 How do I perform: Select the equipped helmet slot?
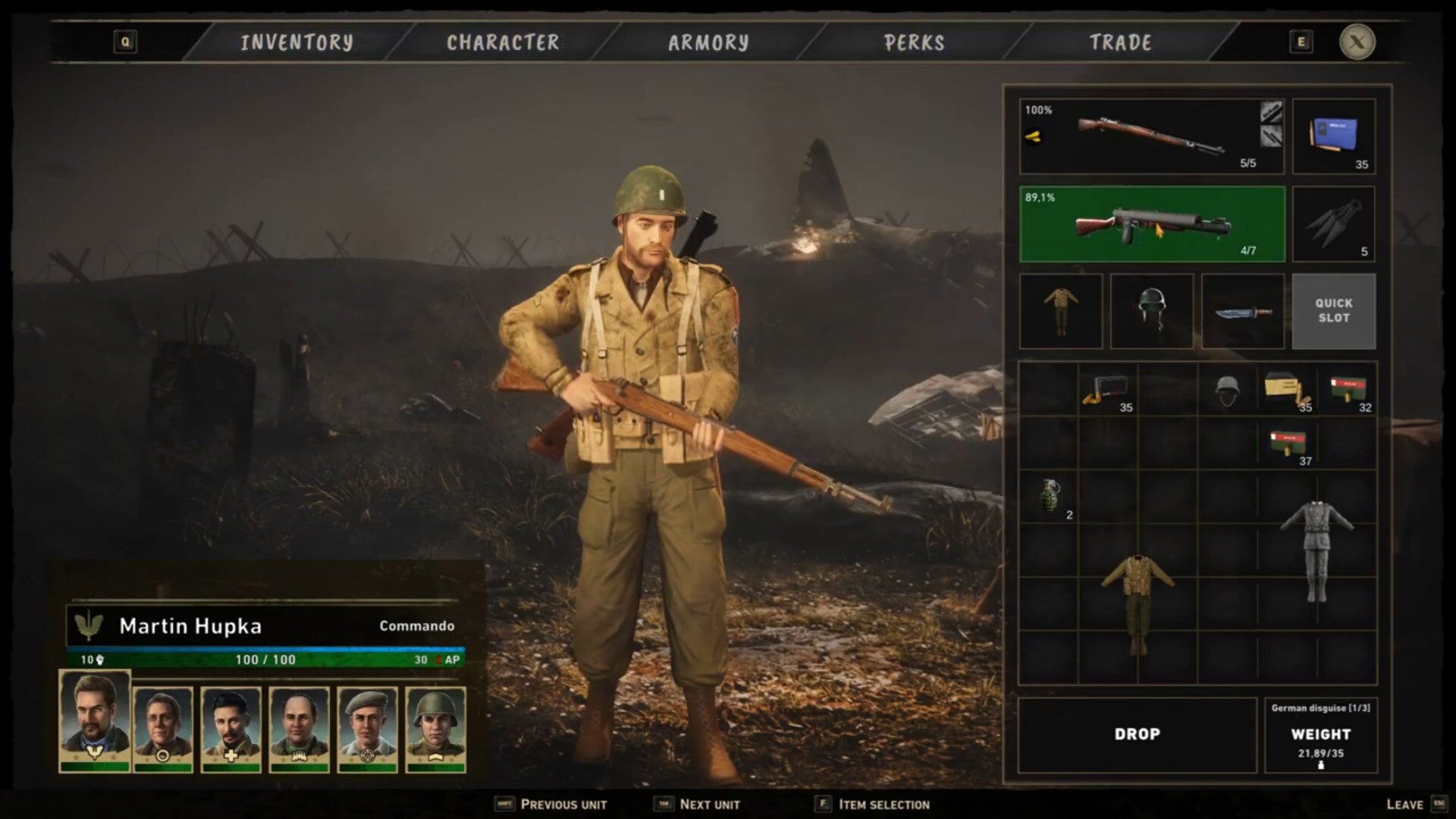[x=1151, y=311]
